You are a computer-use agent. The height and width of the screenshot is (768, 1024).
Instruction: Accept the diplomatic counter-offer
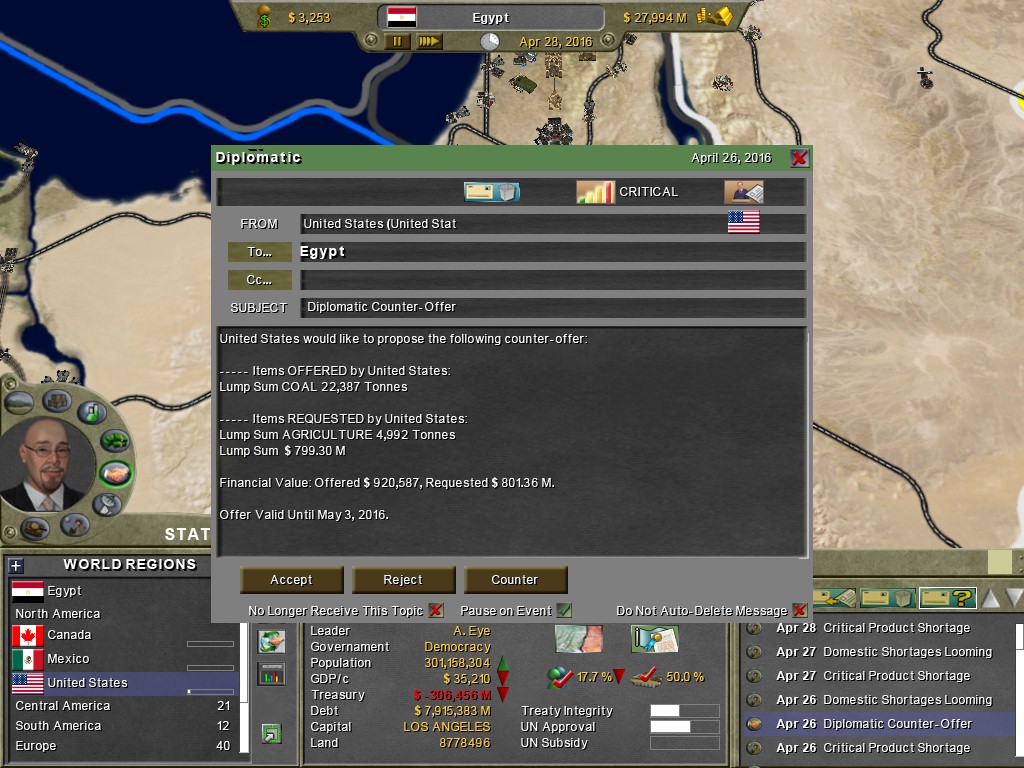click(x=291, y=580)
